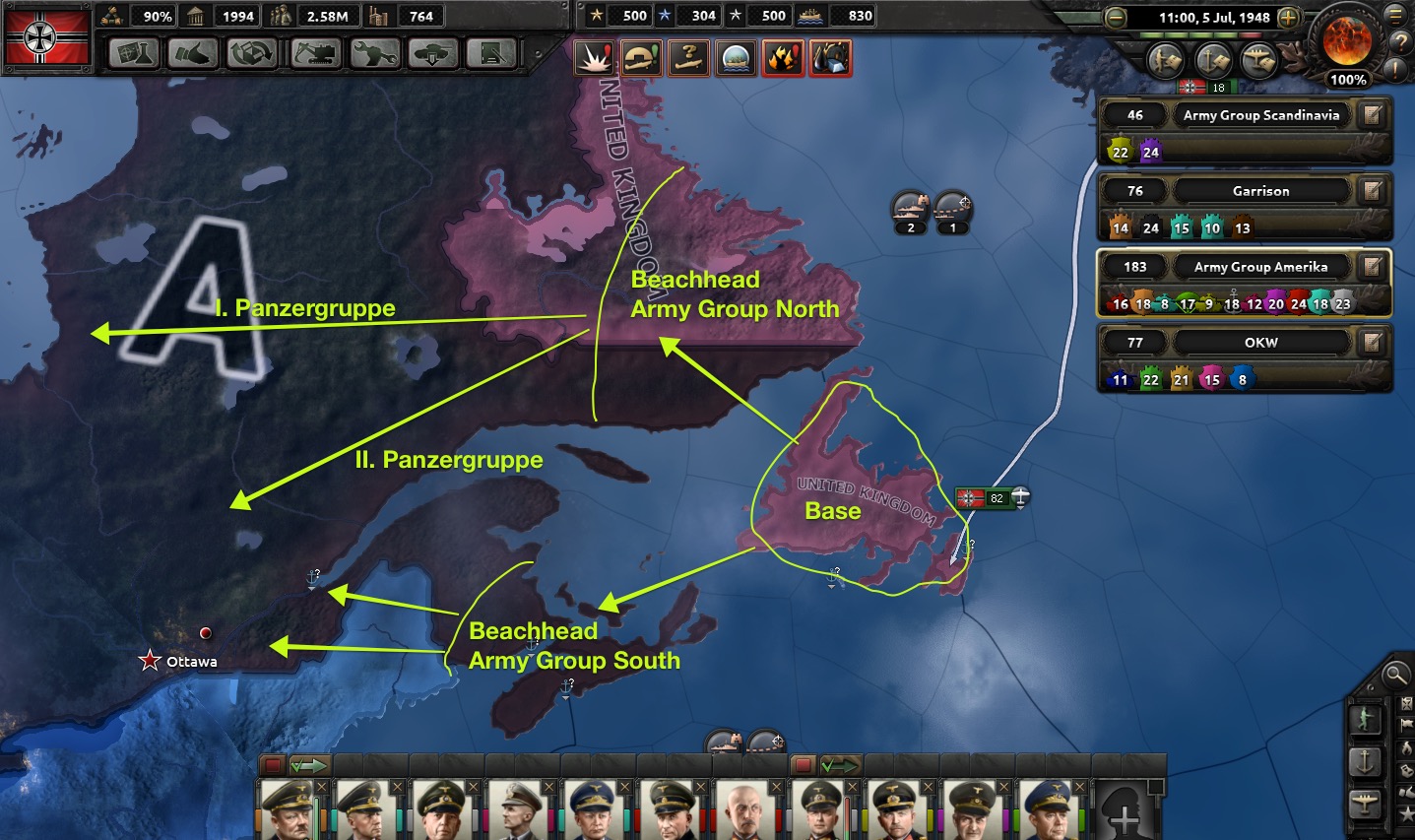Increase game speed with plus button
Image resolution: width=1415 pixels, height=840 pixels.
[1288, 17]
